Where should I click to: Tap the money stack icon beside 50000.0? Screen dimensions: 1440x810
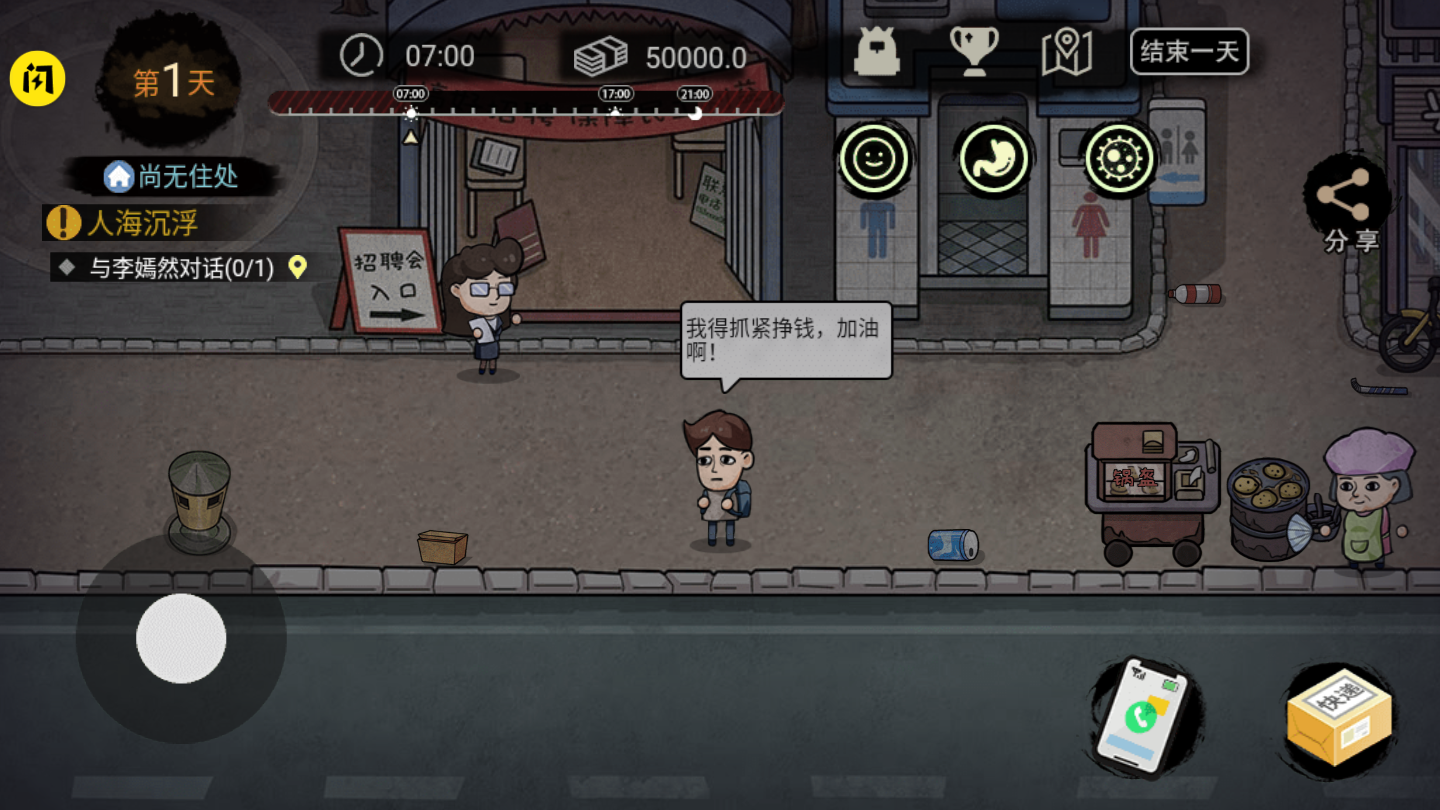[x=603, y=54]
